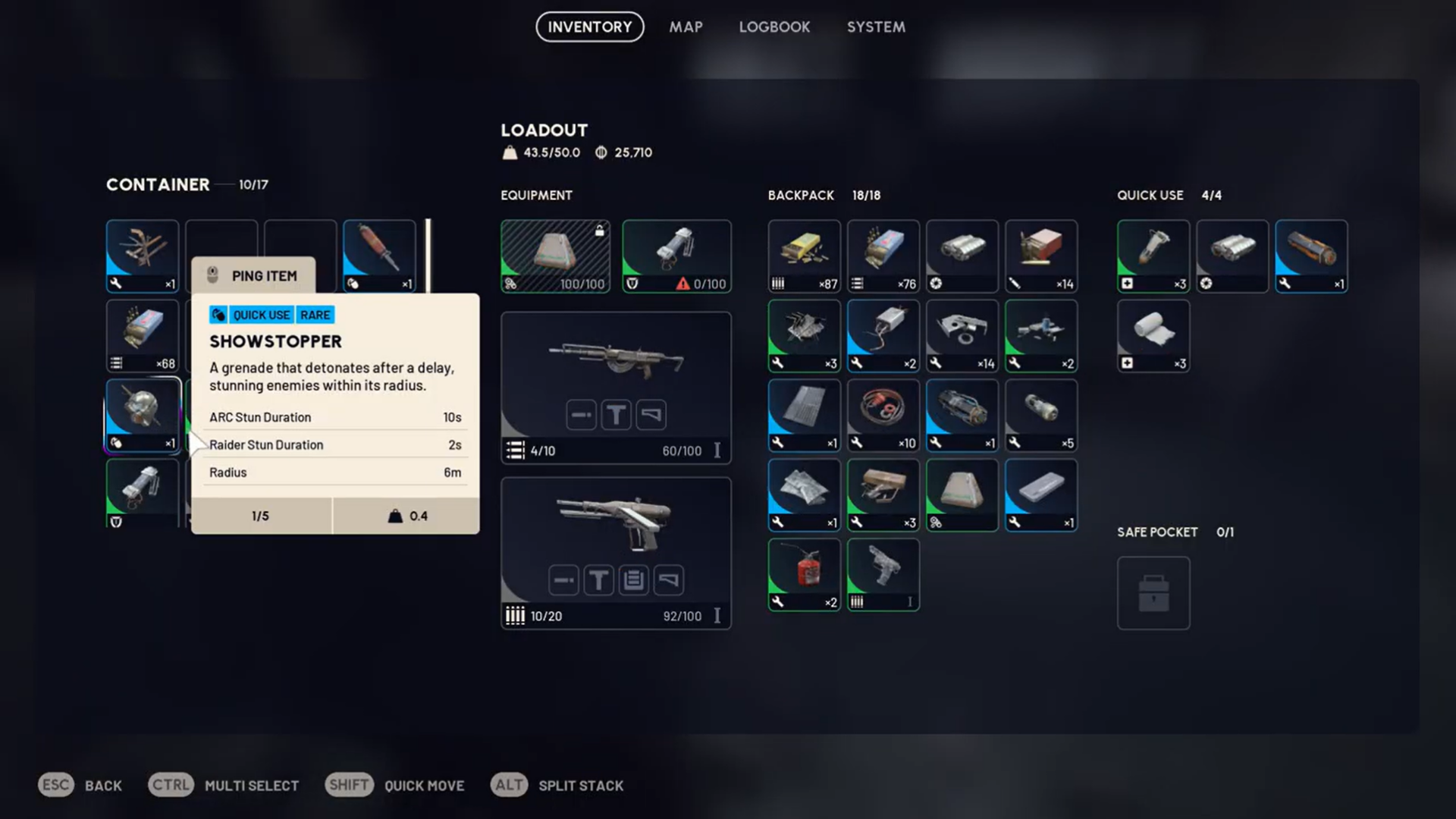Choose the orange cylinder quick use slot
This screenshot has height=819, width=1456.
coord(1310,256)
